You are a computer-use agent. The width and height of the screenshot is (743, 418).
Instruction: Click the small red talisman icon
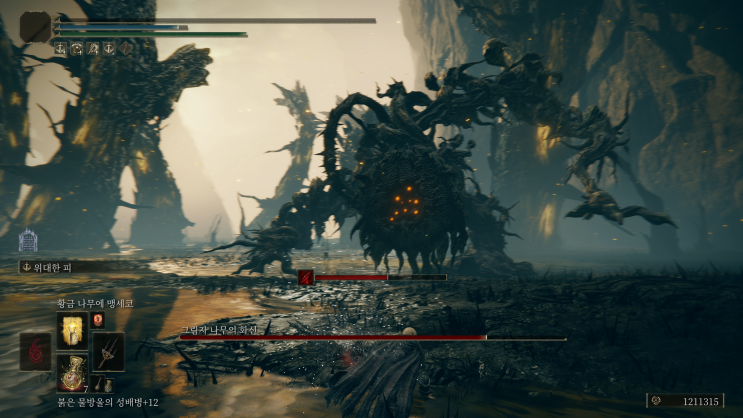98,319
